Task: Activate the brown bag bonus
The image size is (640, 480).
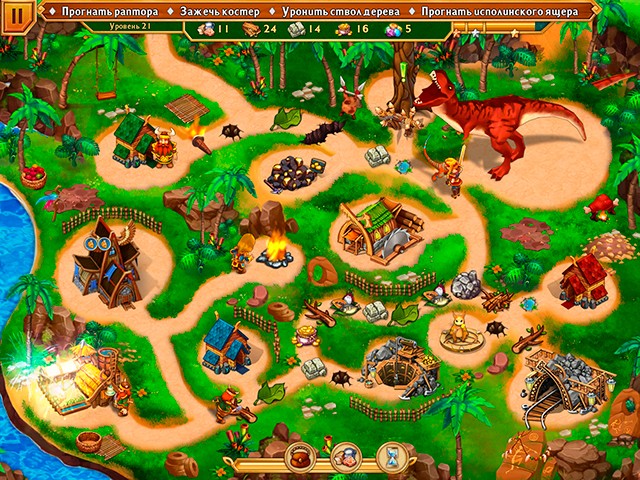Action: click(300, 456)
